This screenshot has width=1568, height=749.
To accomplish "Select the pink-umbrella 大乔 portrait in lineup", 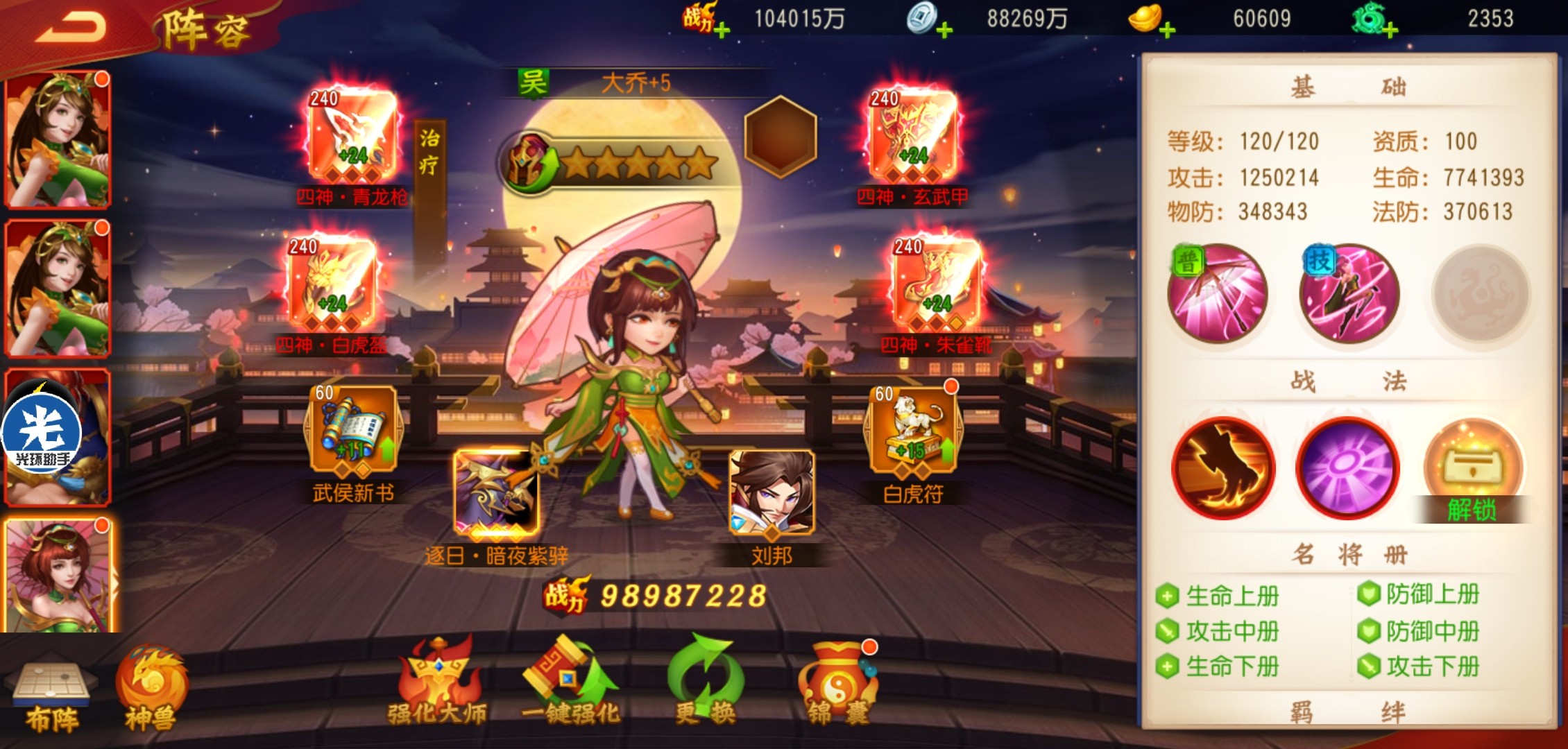I will pyautogui.click(x=58, y=576).
